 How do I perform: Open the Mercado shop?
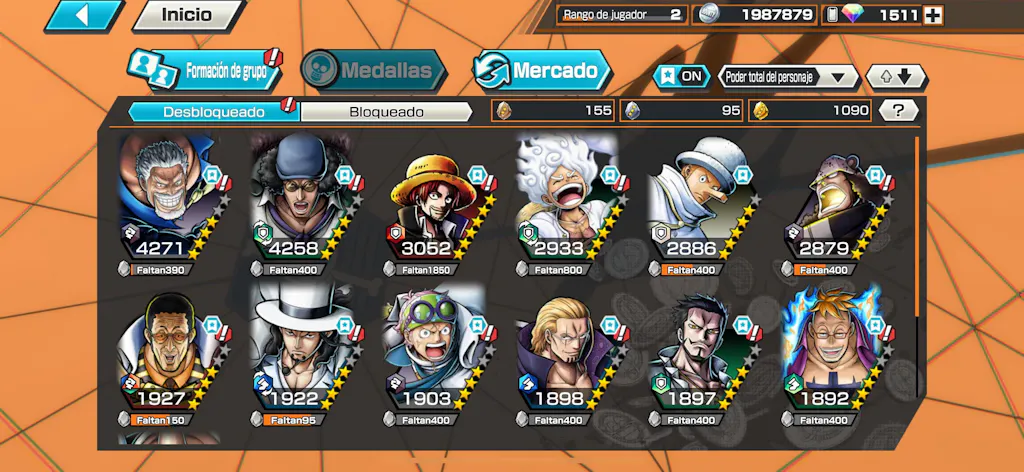click(541, 70)
